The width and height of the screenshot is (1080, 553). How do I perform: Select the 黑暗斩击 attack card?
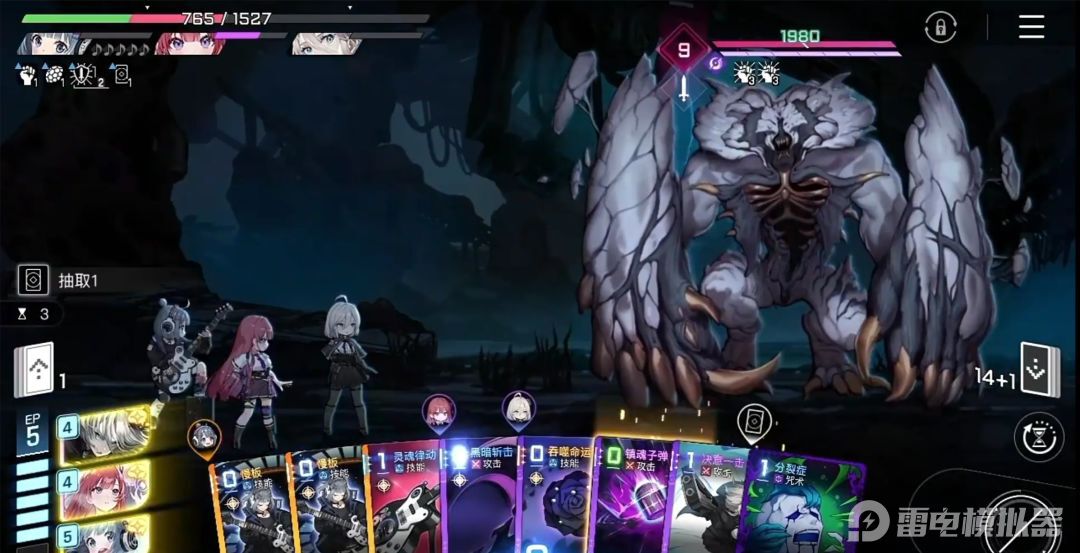[480, 498]
